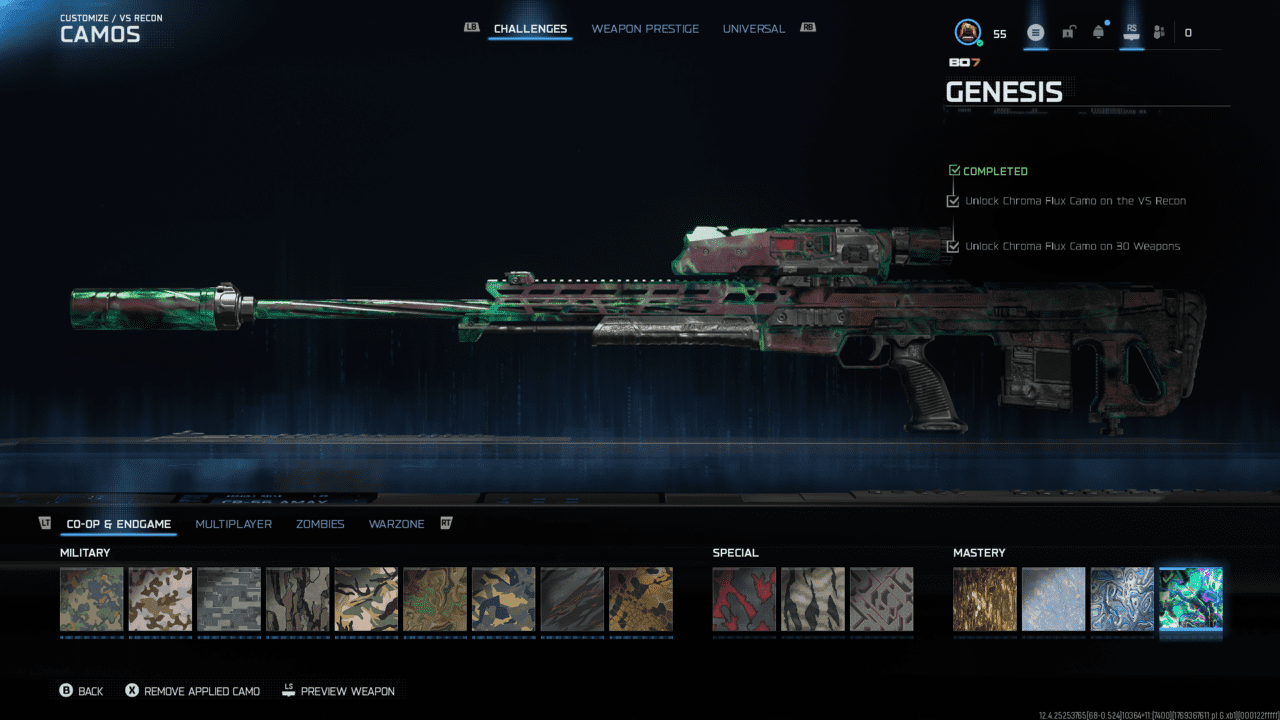This screenshot has height=720, width=1280.
Task: Select the Universal camos tab
Action: coord(753,29)
